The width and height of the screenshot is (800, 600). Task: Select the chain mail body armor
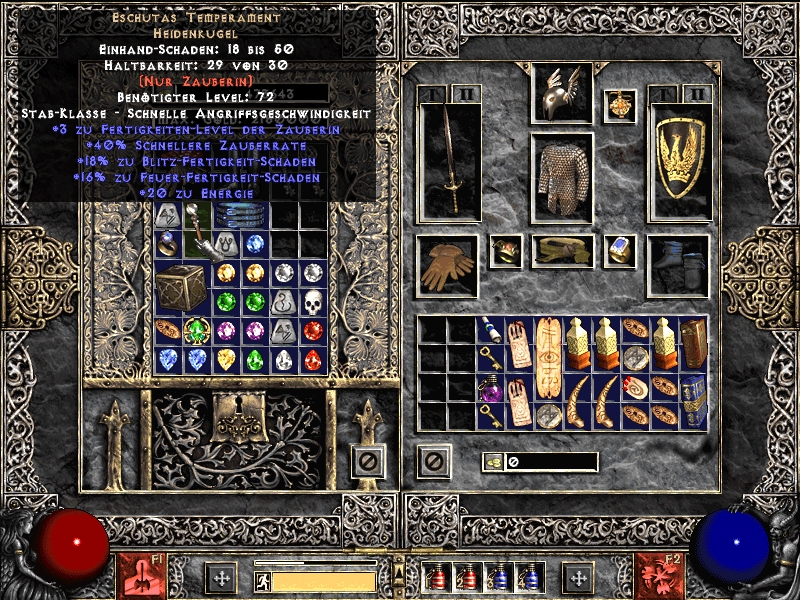[561, 177]
